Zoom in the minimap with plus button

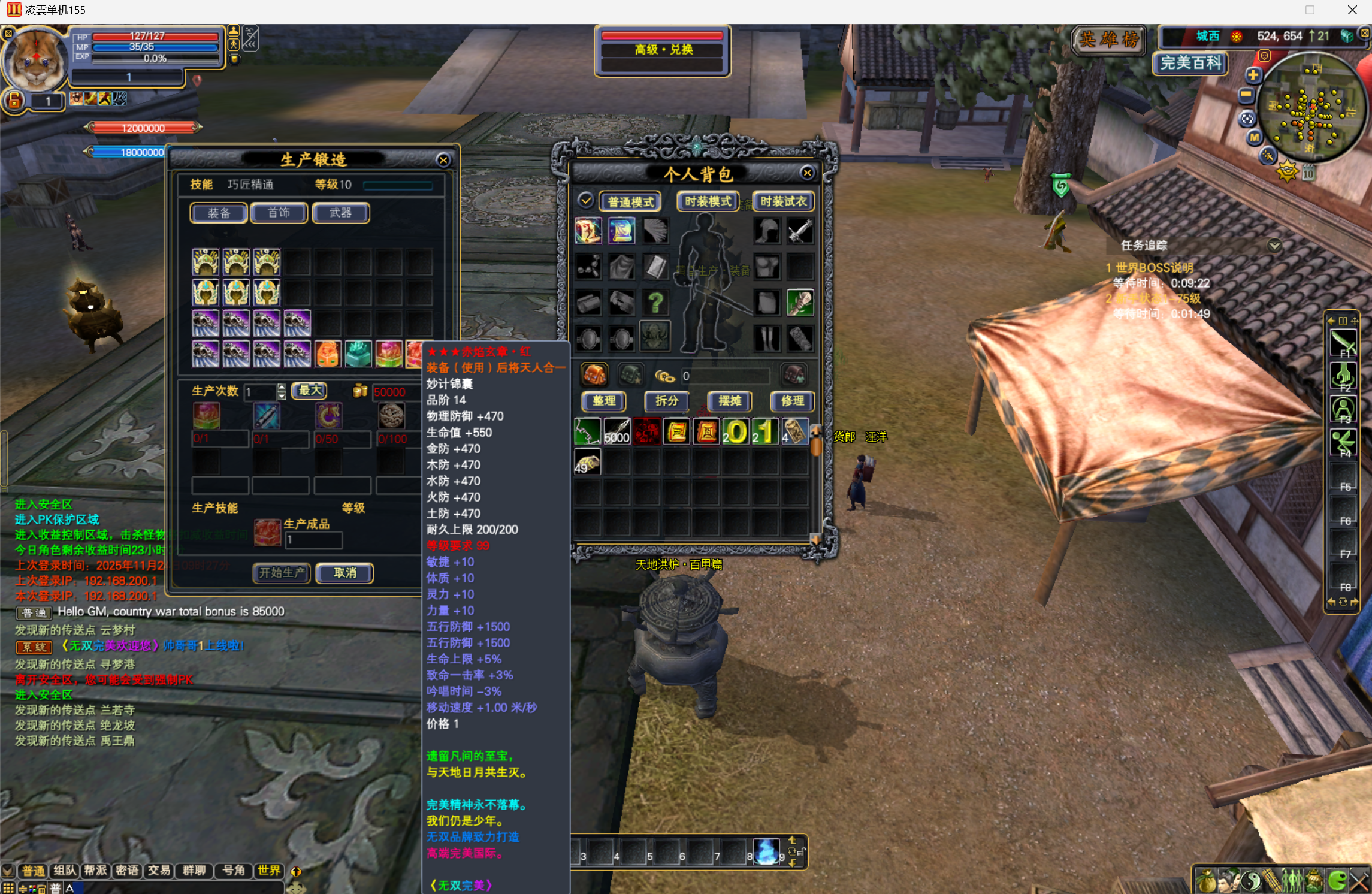click(1253, 75)
